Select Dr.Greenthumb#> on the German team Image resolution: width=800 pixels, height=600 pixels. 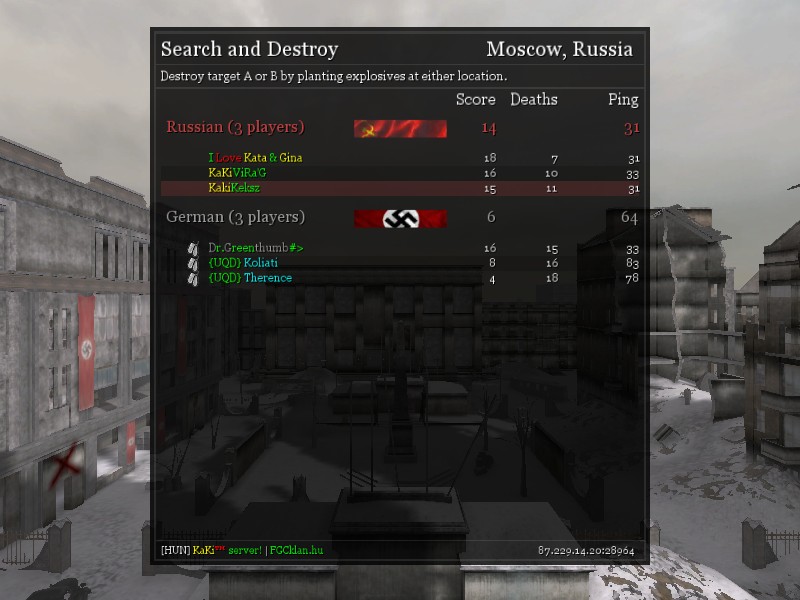point(255,248)
